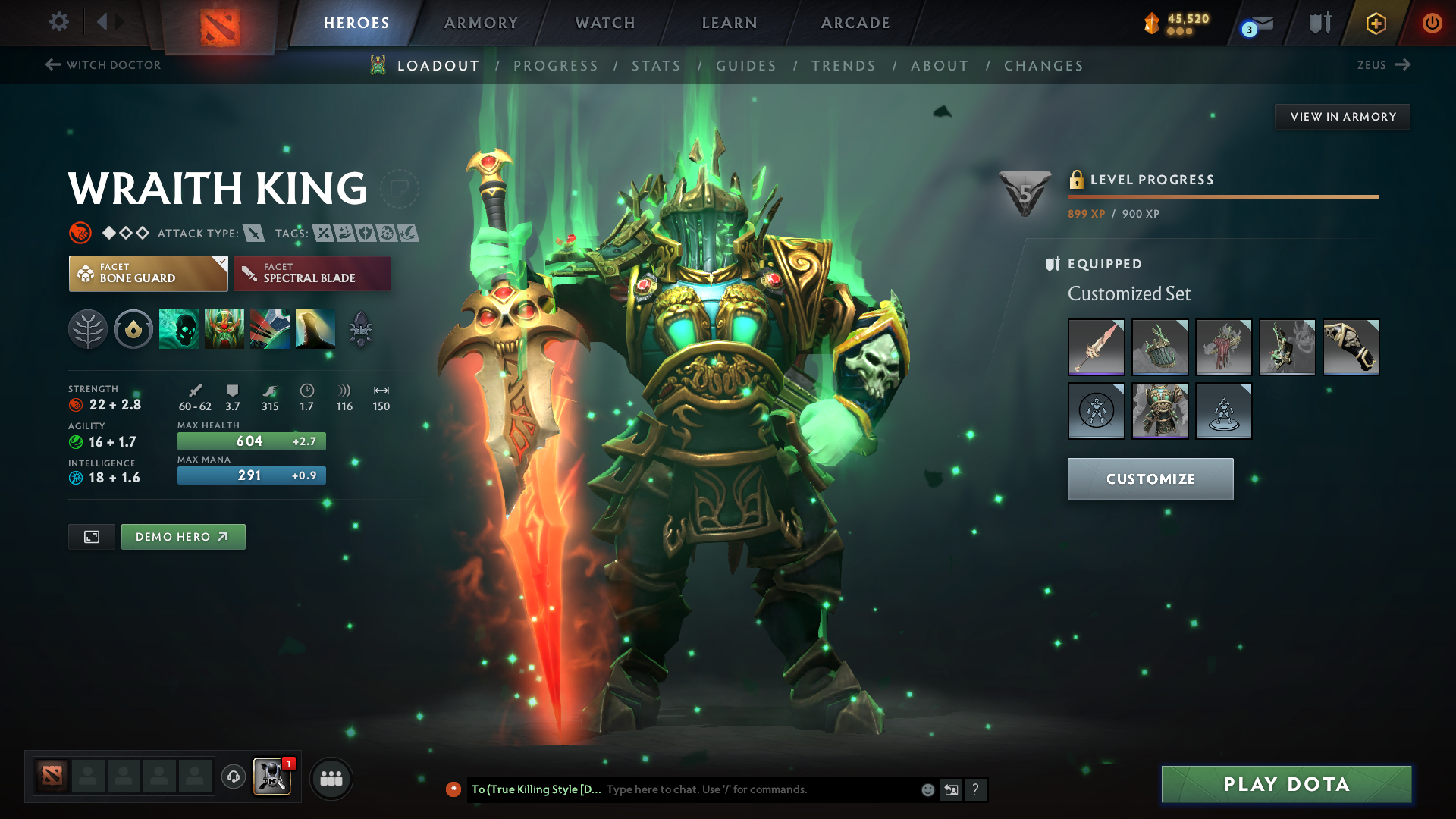
Task: Click the headset voice chat icon
Action: (x=233, y=778)
